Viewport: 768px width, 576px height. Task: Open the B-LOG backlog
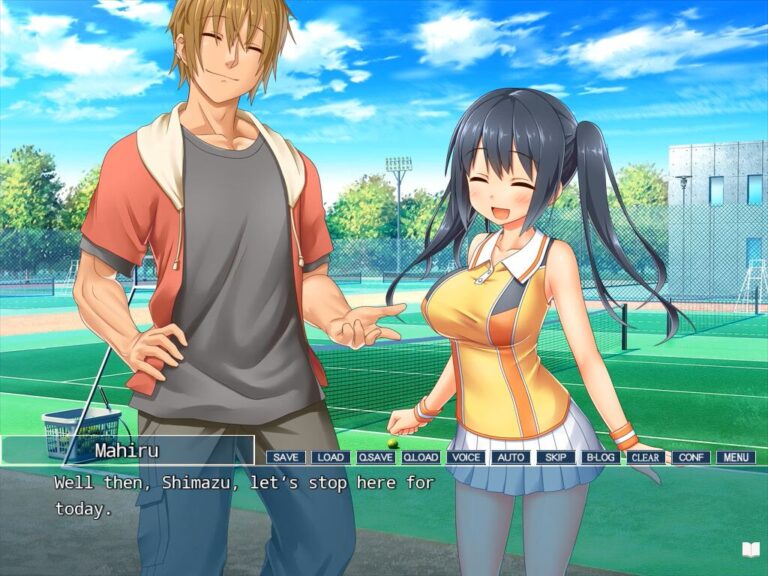[x=600, y=457]
